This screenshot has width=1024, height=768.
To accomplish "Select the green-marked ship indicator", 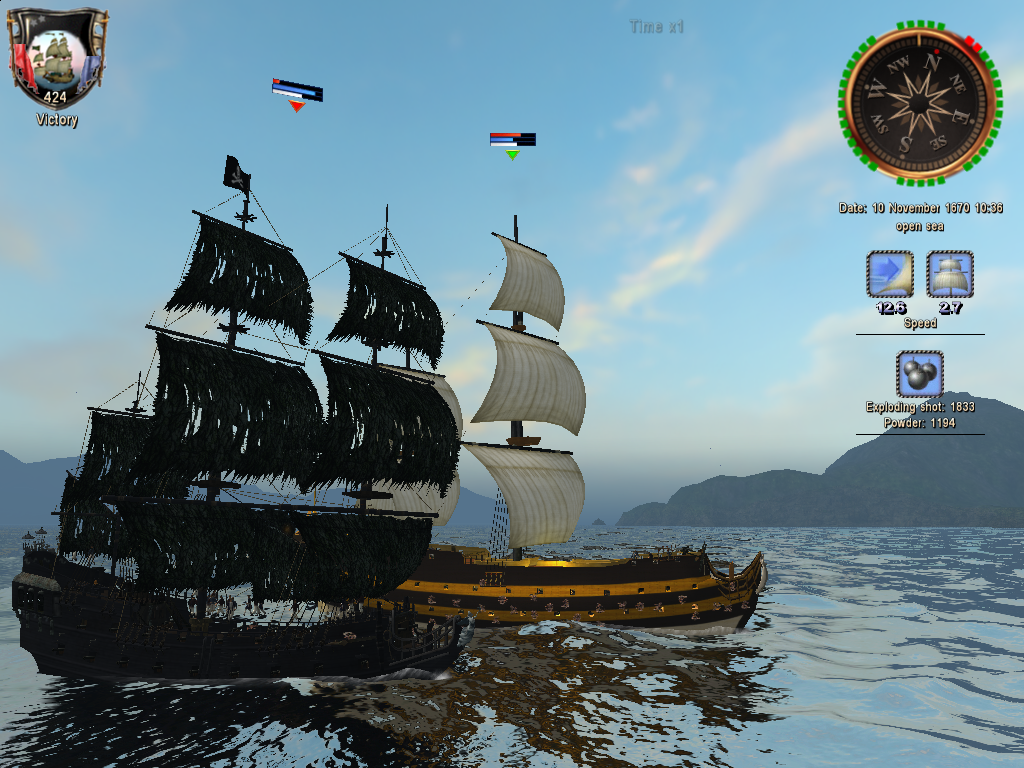I will [512, 154].
